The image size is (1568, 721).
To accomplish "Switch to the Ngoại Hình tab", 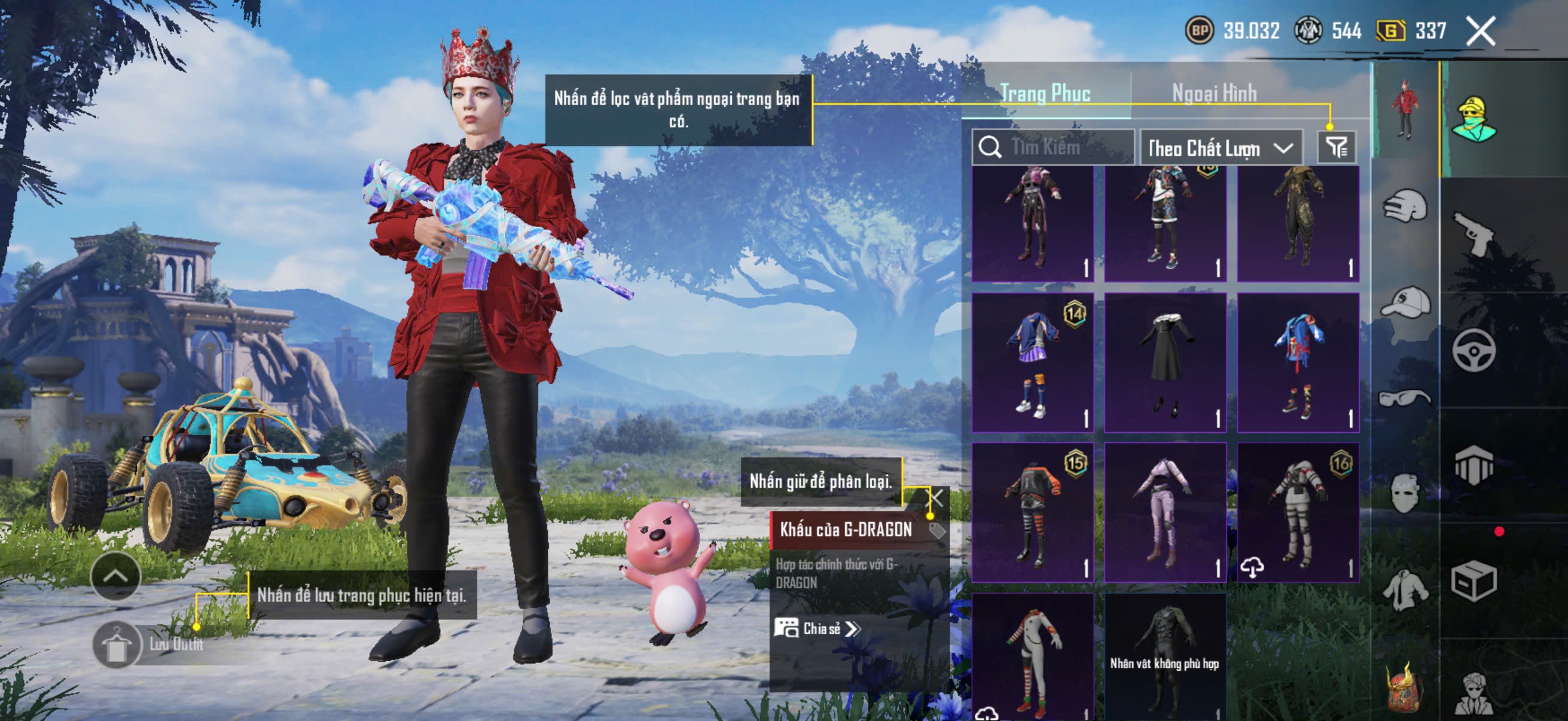I will [x=1214, y=93].
